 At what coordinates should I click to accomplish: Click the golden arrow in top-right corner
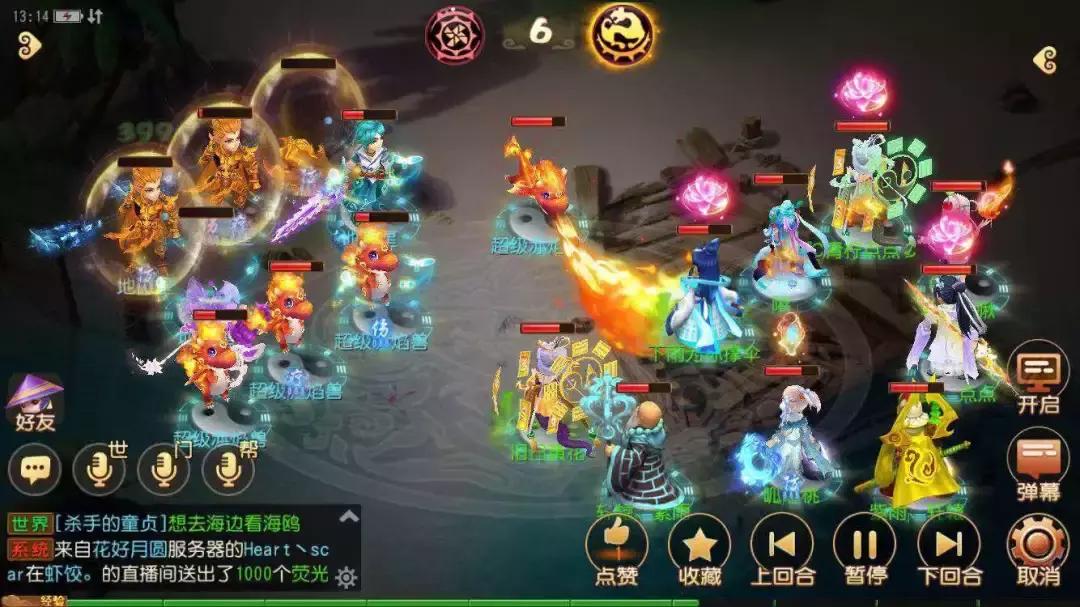[1045, 59]
